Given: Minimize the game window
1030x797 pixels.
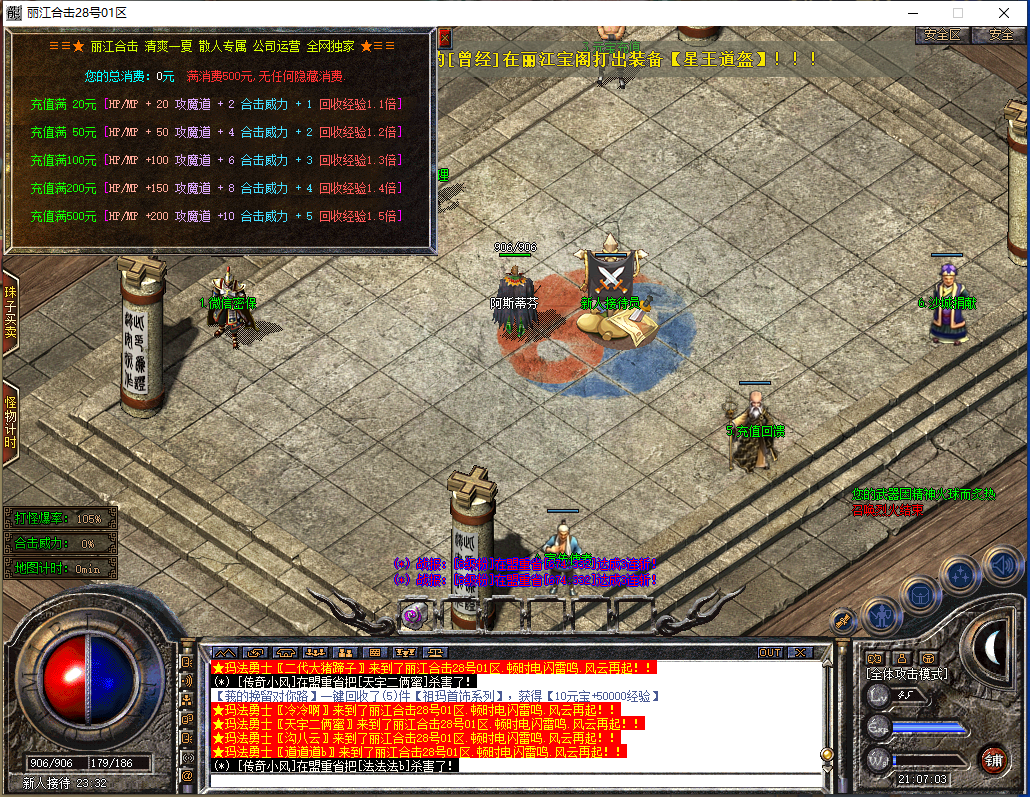Looking at the screenshot, I should (x=911, y=13).
